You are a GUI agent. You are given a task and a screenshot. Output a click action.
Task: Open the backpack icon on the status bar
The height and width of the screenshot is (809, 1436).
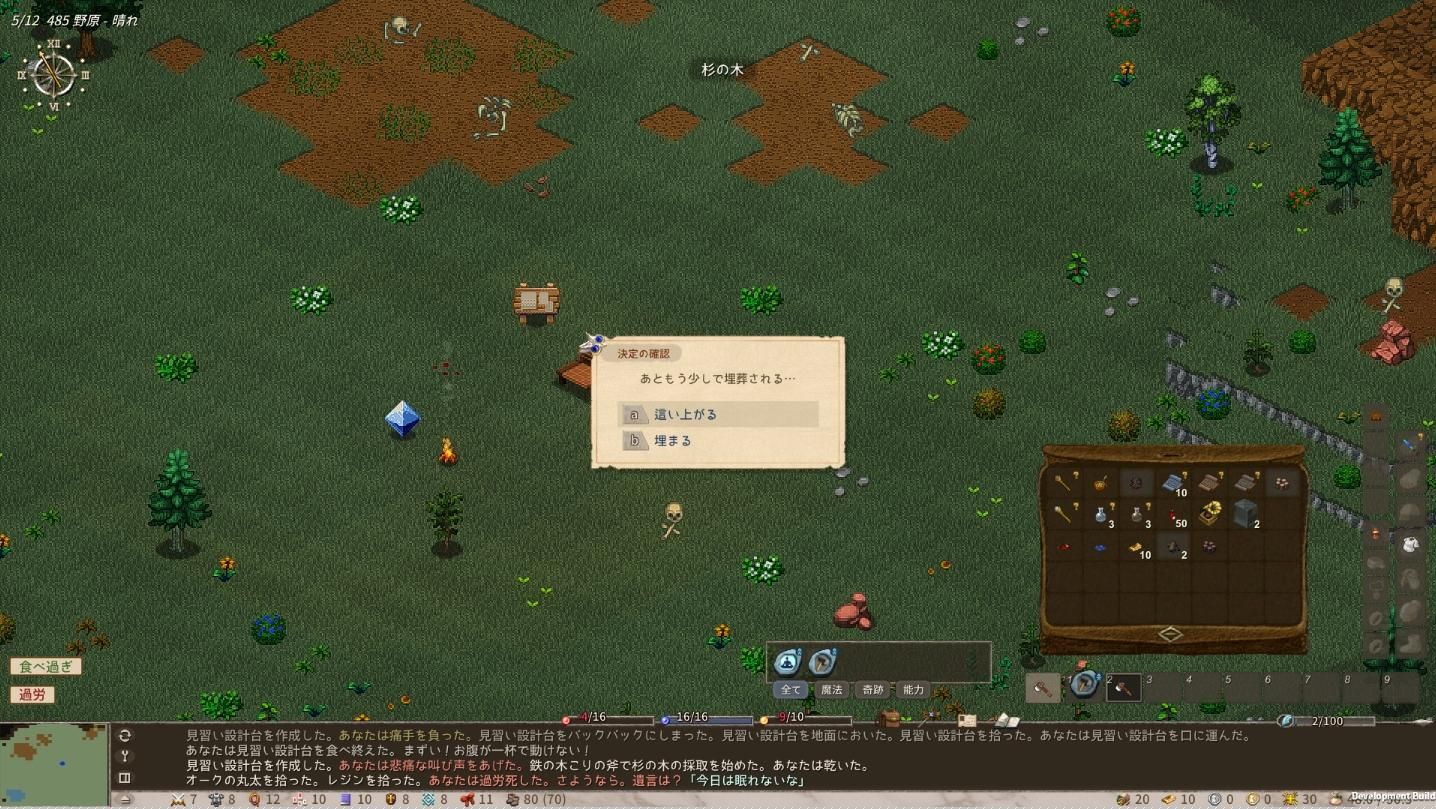pos(891,717)
